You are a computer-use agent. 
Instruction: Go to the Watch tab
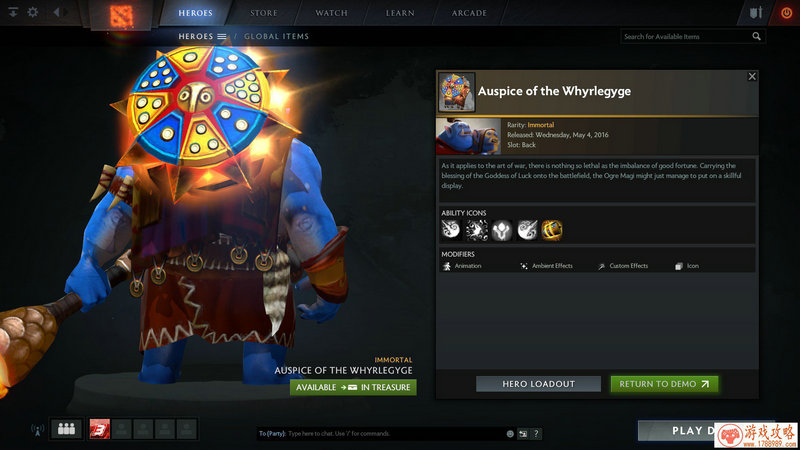331,13
